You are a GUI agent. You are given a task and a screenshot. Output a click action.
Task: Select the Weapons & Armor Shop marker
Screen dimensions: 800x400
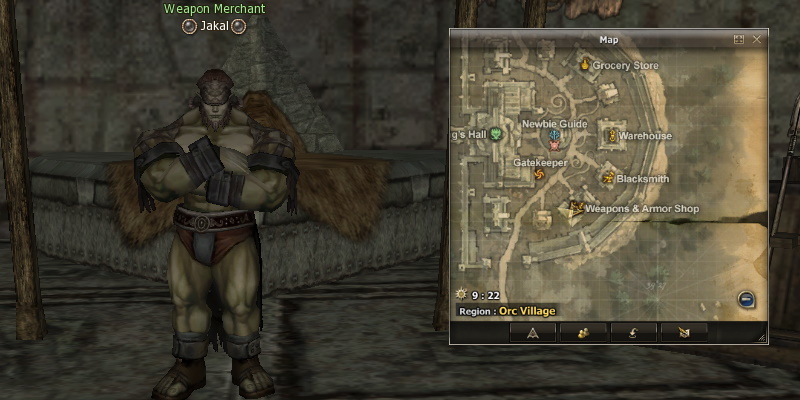575,209
